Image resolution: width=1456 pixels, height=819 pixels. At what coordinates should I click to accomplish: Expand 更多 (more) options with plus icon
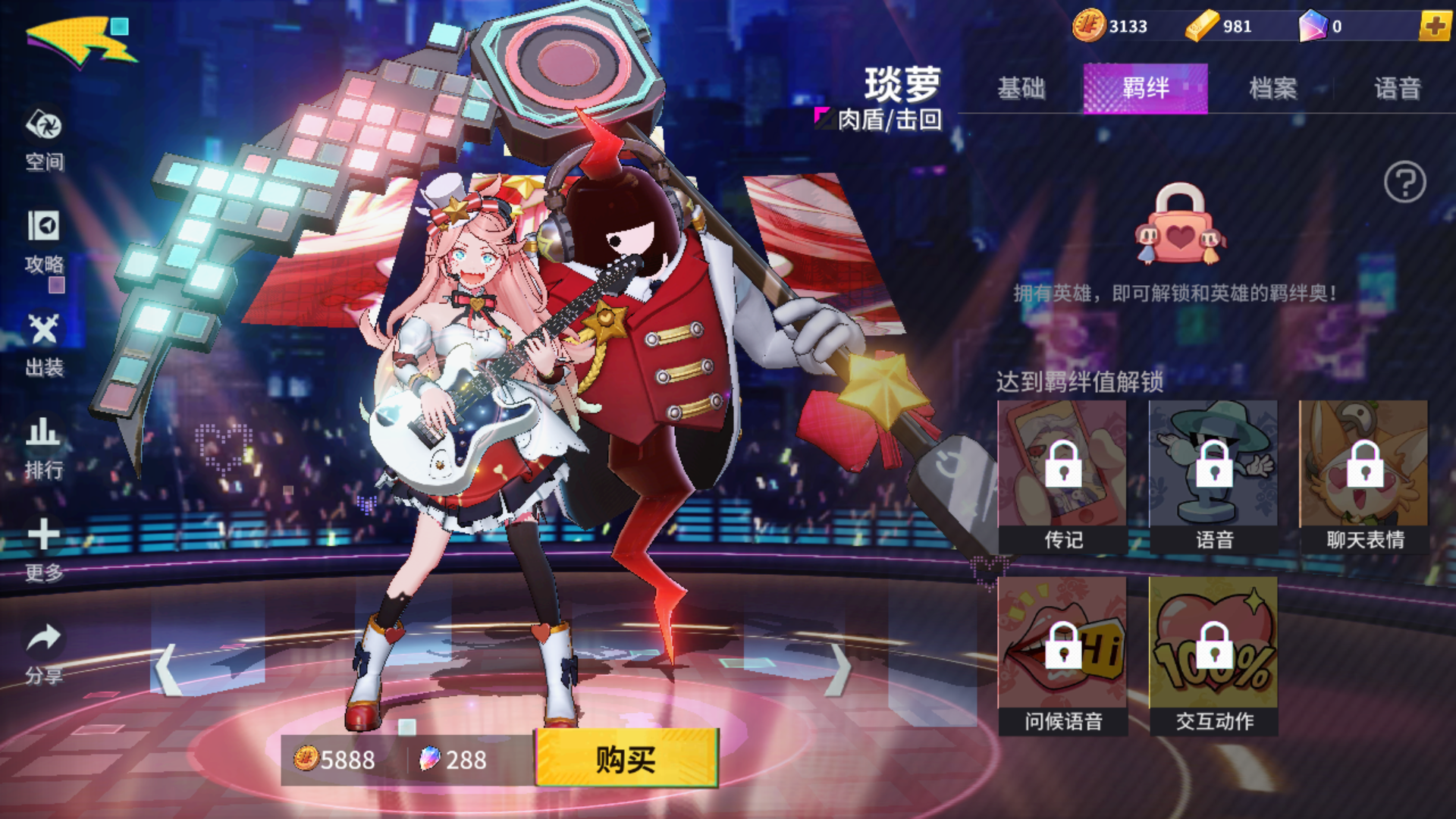[x=43, y=535]
